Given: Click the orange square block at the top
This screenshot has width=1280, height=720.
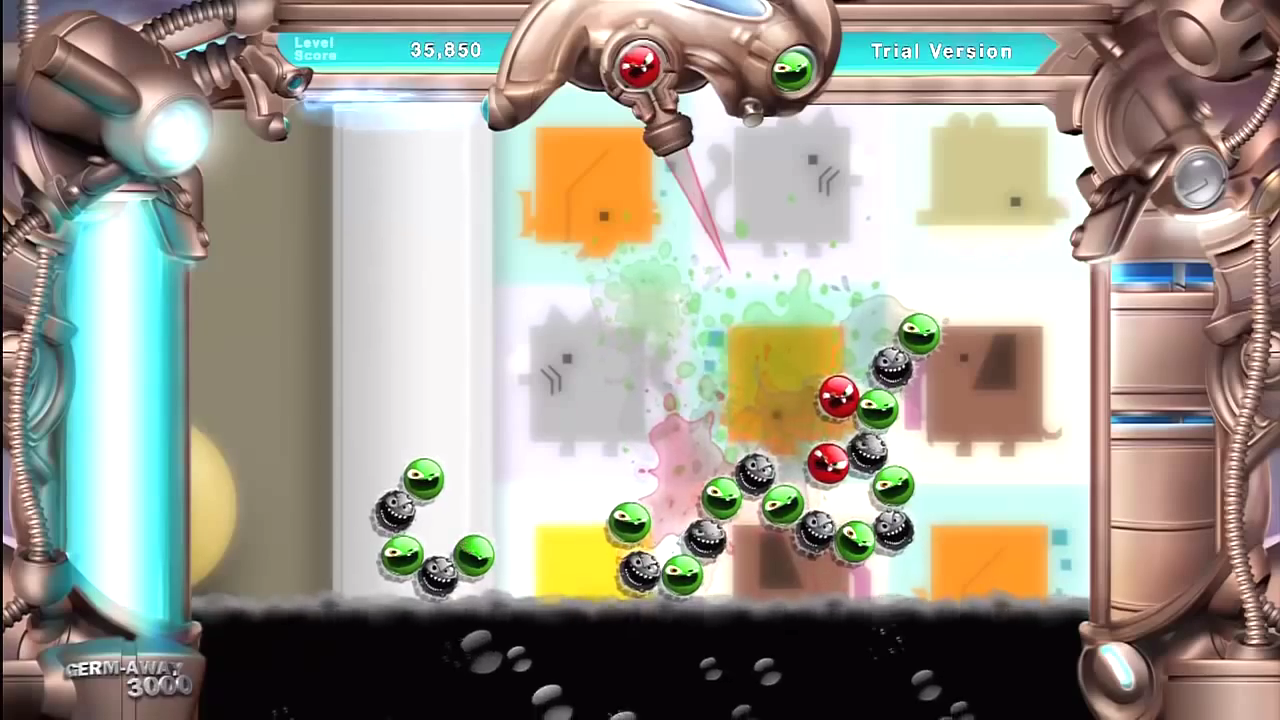Looking at the screenshot, I should (x=590, y=180).
